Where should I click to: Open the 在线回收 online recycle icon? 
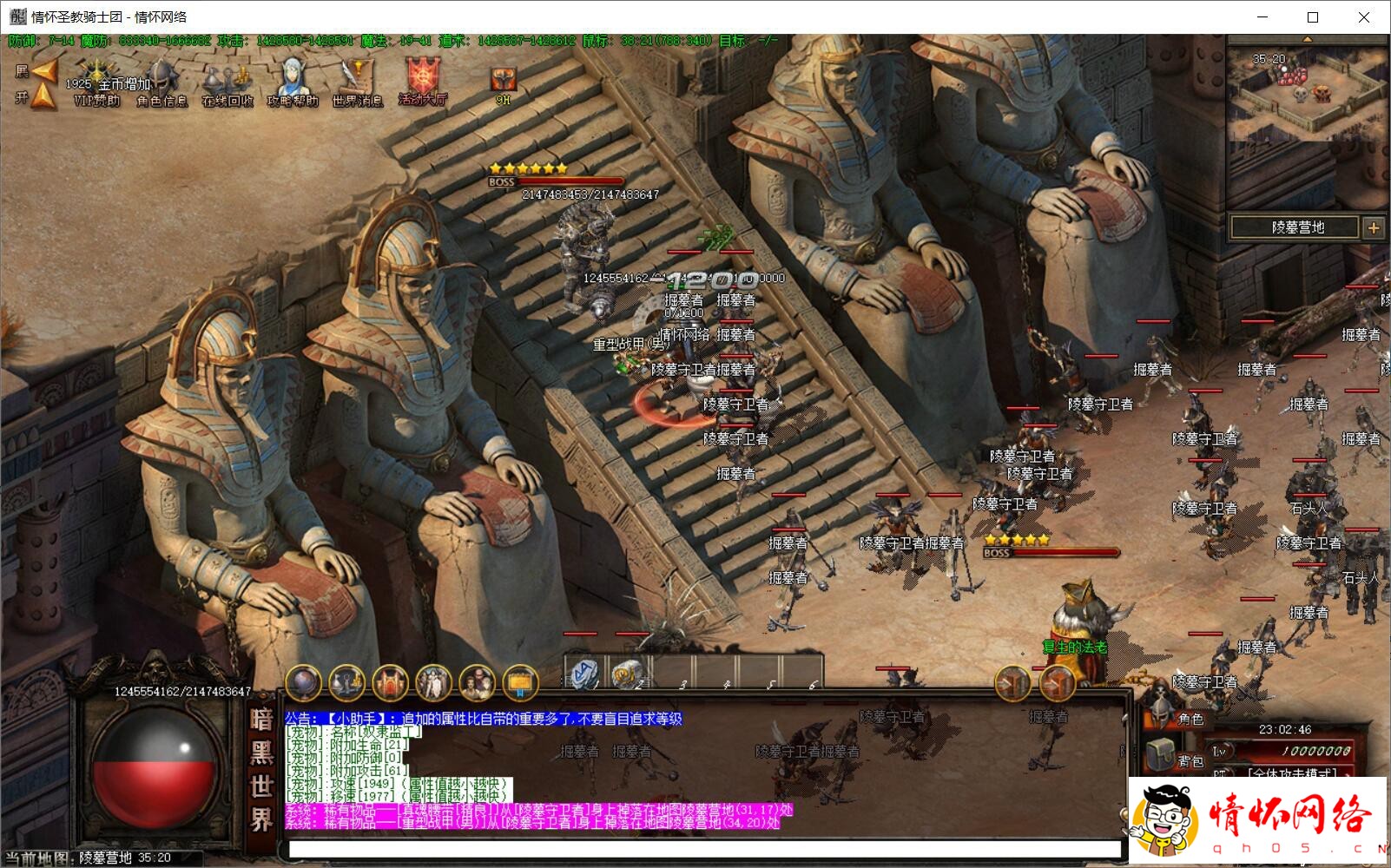click(227, 84)
